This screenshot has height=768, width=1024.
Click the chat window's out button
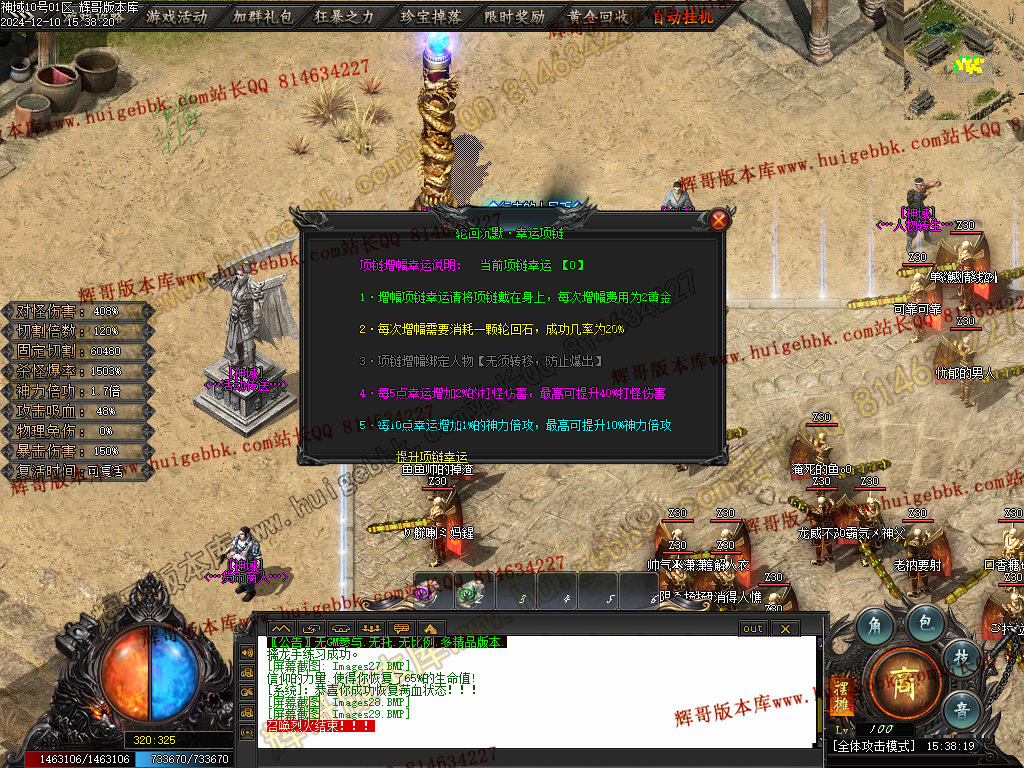[x=753, y=628]
